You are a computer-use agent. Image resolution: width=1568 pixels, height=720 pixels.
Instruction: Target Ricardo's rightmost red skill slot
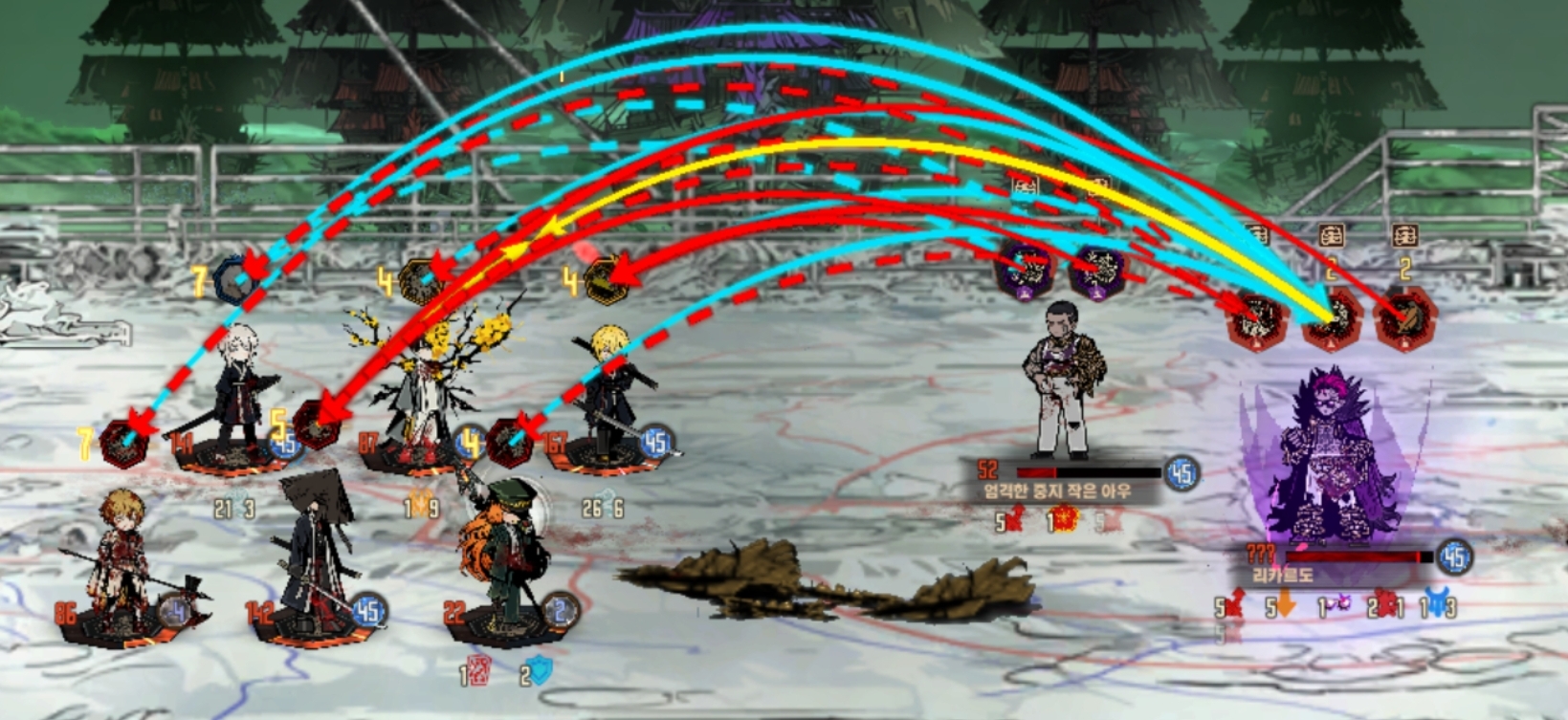1404,319
